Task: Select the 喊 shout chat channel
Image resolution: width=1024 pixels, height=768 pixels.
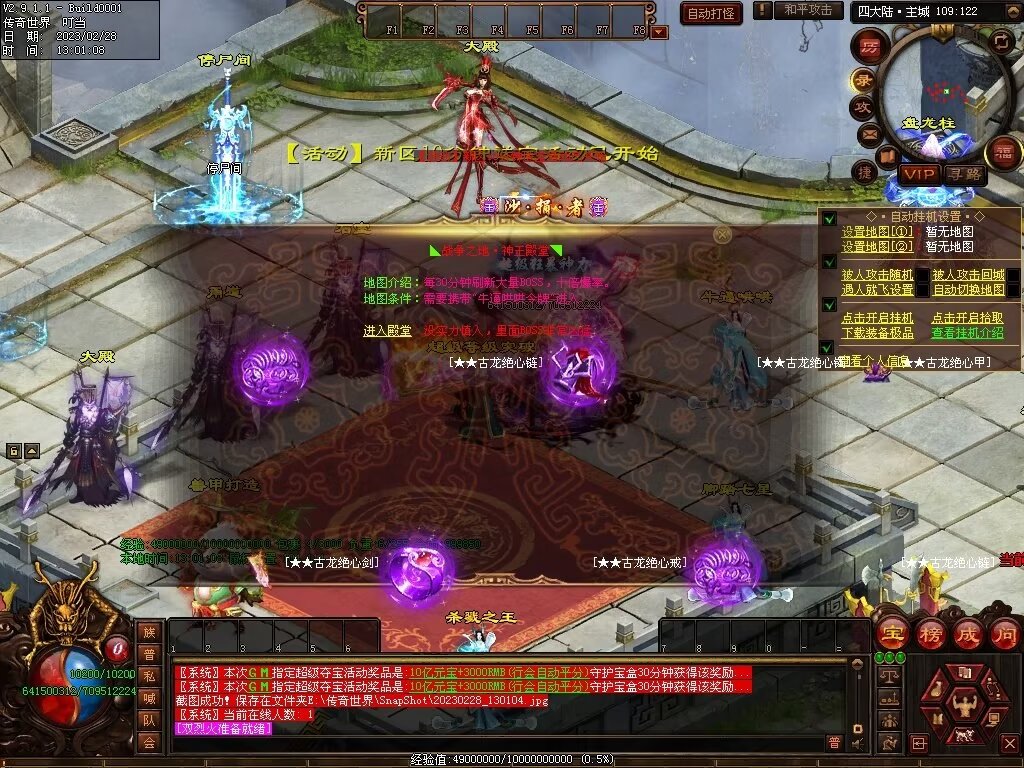Action: (149, 698)
